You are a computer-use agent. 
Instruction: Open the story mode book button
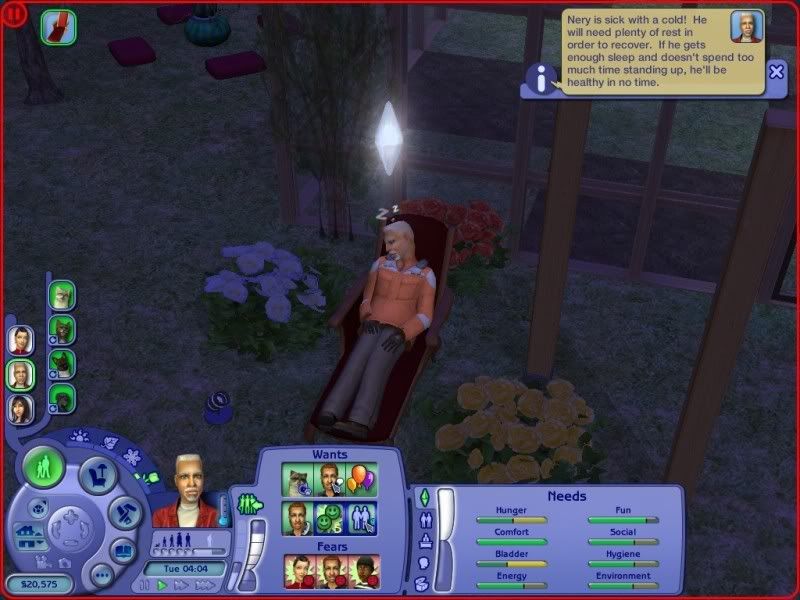(x=123, y=548)
